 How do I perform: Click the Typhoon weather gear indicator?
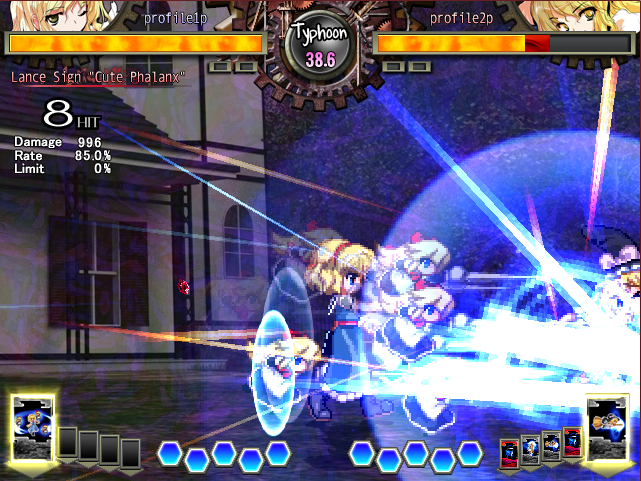pos(320,46)
